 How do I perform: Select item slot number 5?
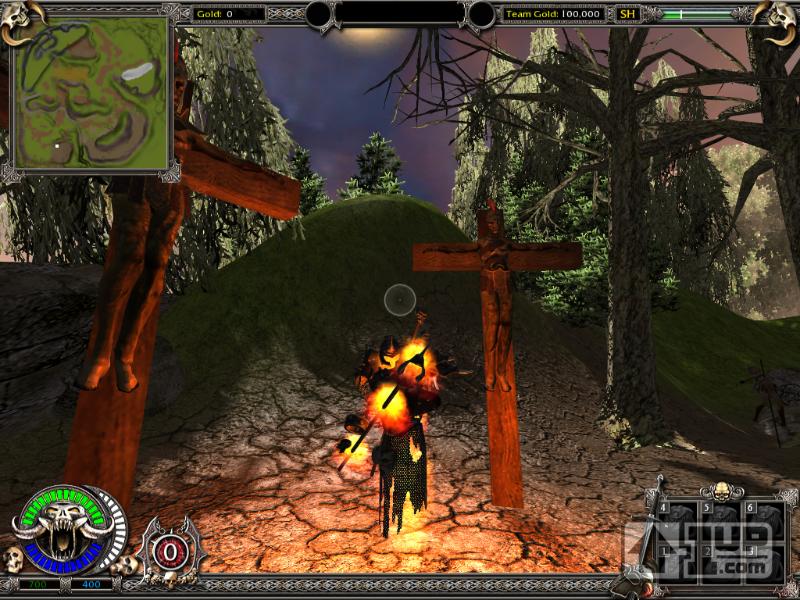pyautogui.click(x=721, y=519)
